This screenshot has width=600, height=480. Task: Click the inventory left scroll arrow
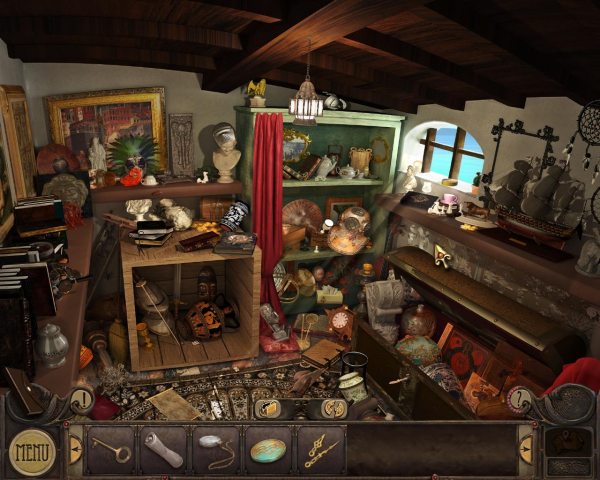pyautogui.click(x=73, y=449)
